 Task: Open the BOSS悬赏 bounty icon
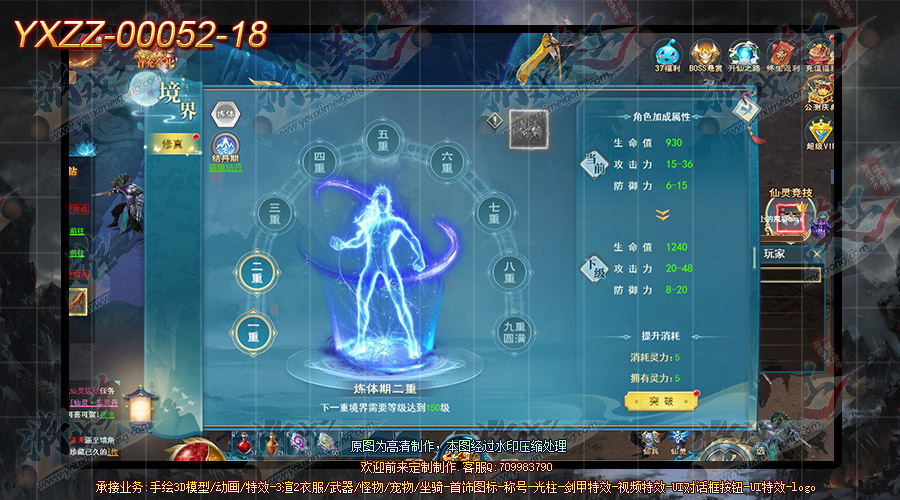705,55
